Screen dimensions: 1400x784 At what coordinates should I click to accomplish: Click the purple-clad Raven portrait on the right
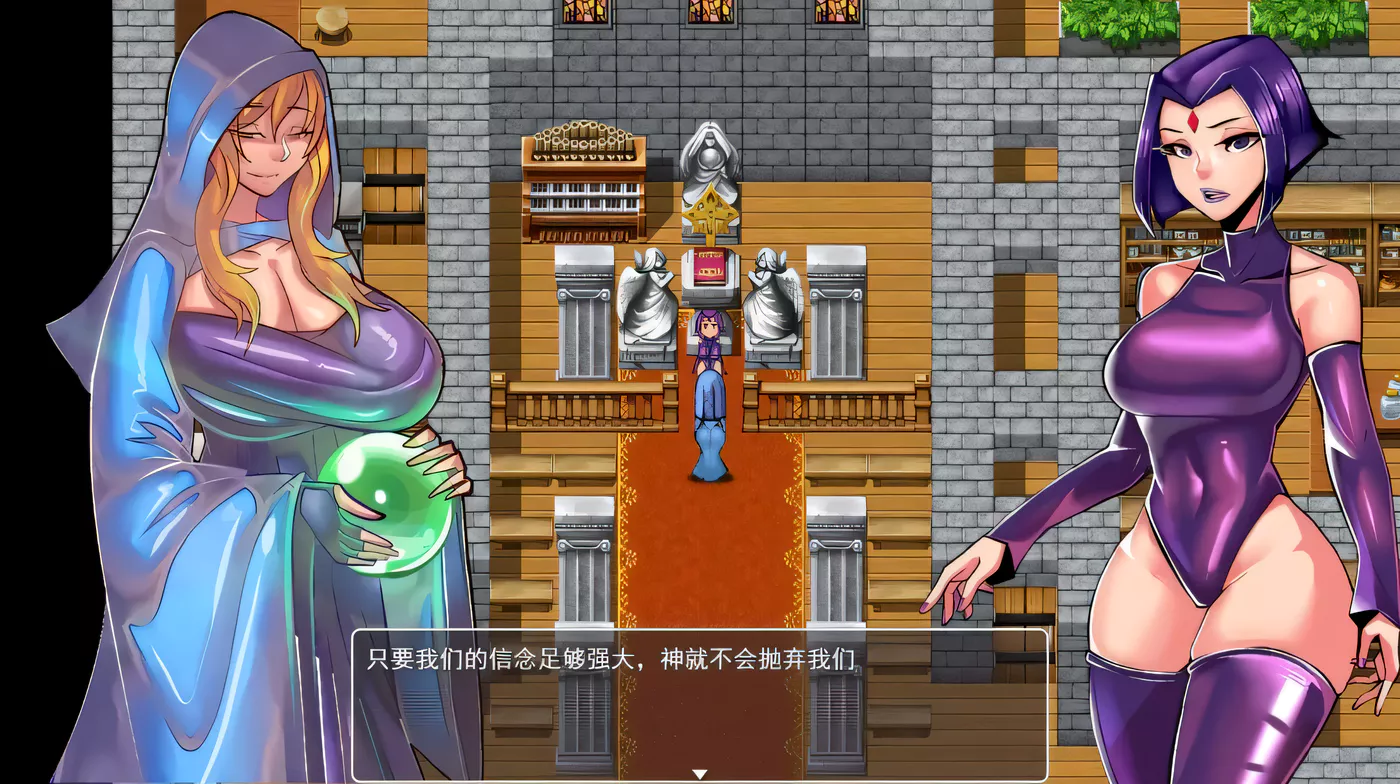[1220, 400]
